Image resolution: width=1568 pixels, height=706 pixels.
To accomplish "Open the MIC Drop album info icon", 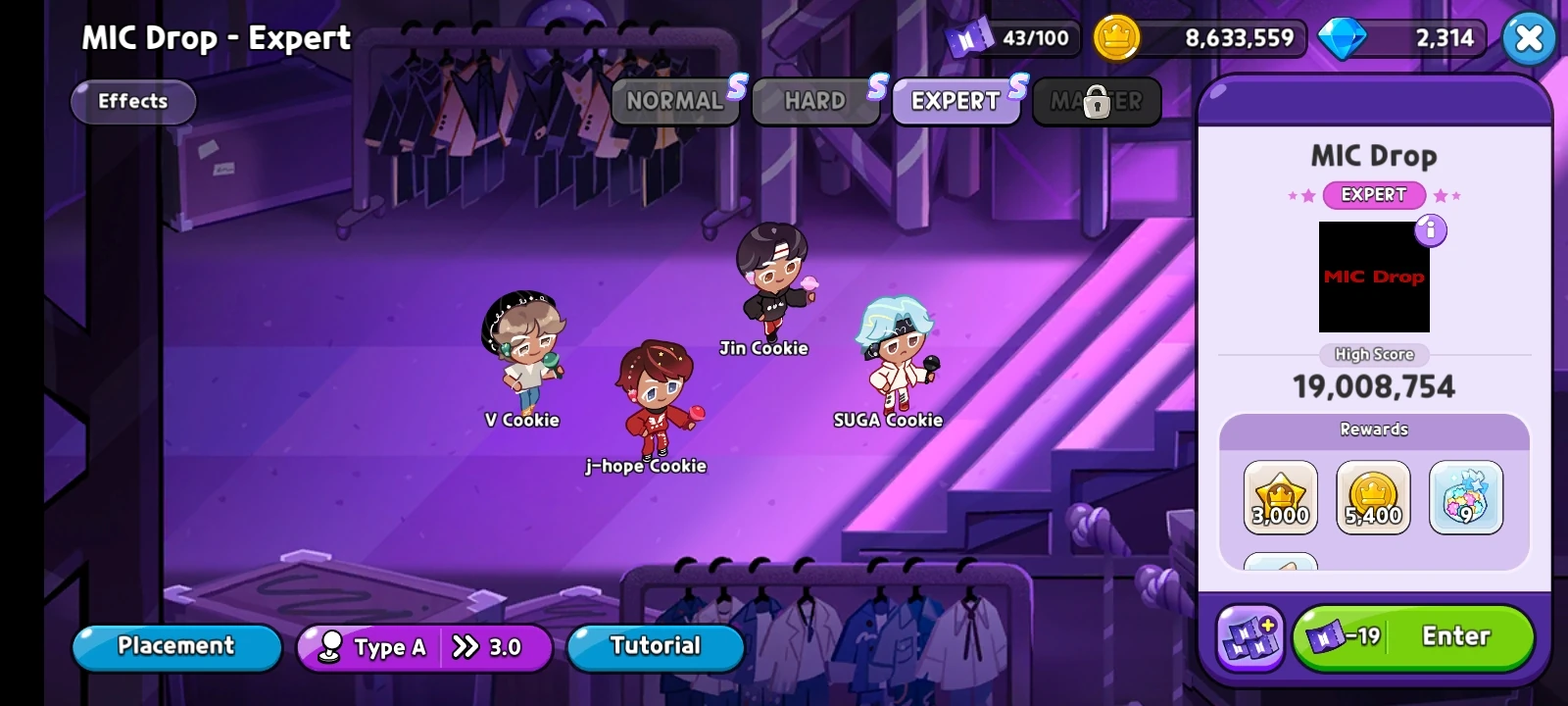I will pyautogui.click(x=1429, y=230).
